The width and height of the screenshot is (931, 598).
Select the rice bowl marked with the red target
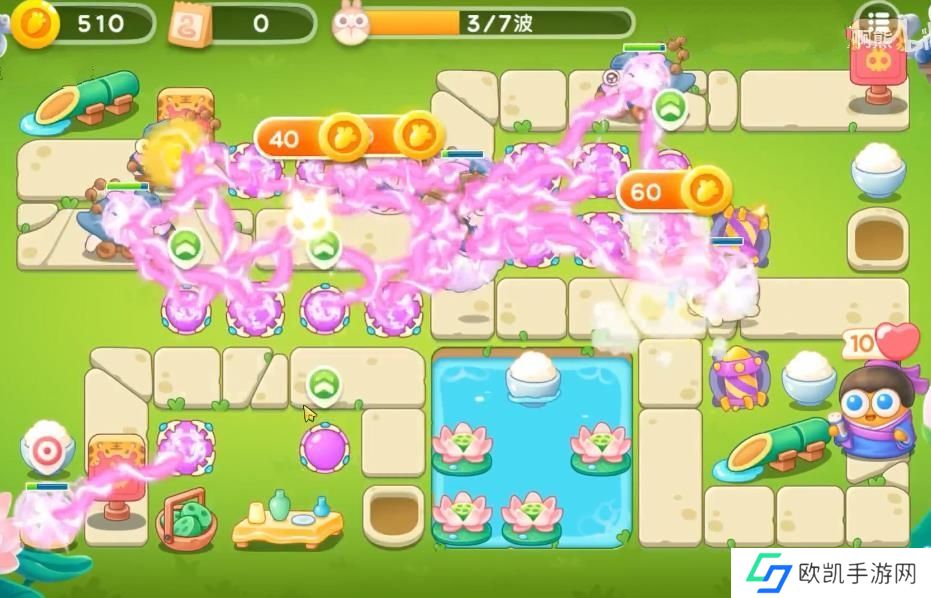tap(47, 451)
